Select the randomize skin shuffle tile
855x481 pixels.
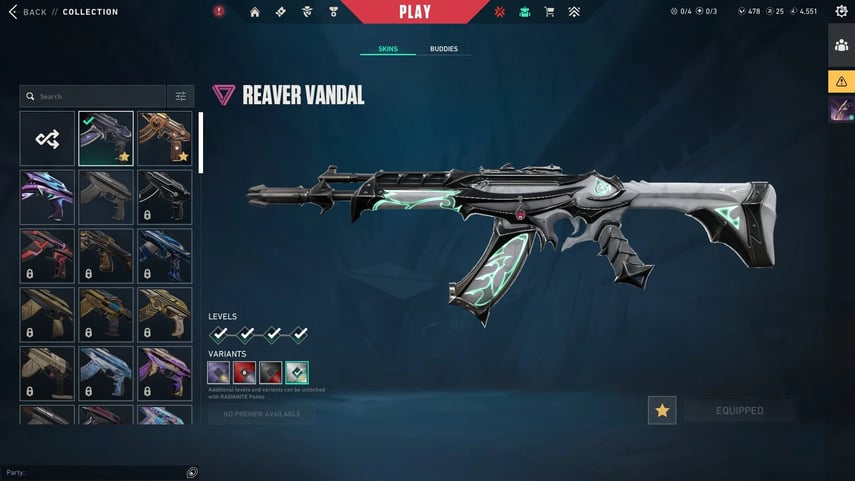tap(47, 138)
